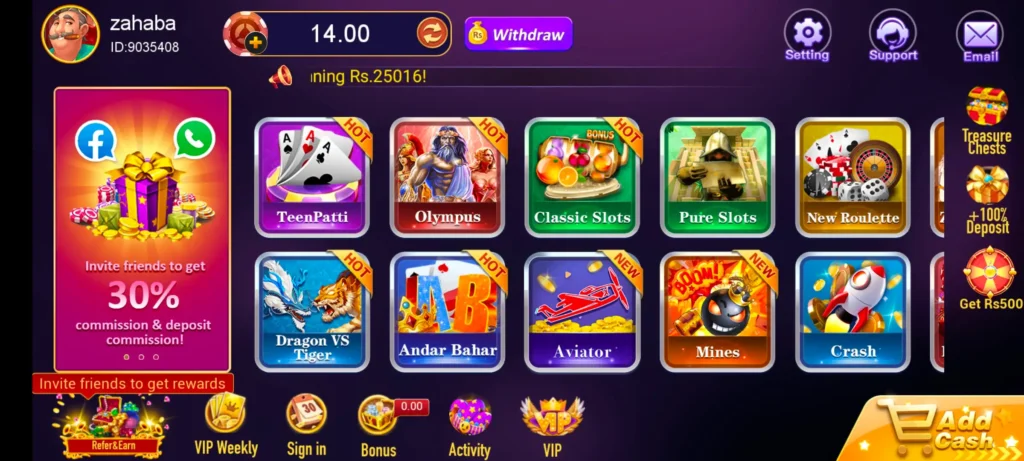Select the Mines game
This screenshot has height=461, width=1024.
pos(717,311)
